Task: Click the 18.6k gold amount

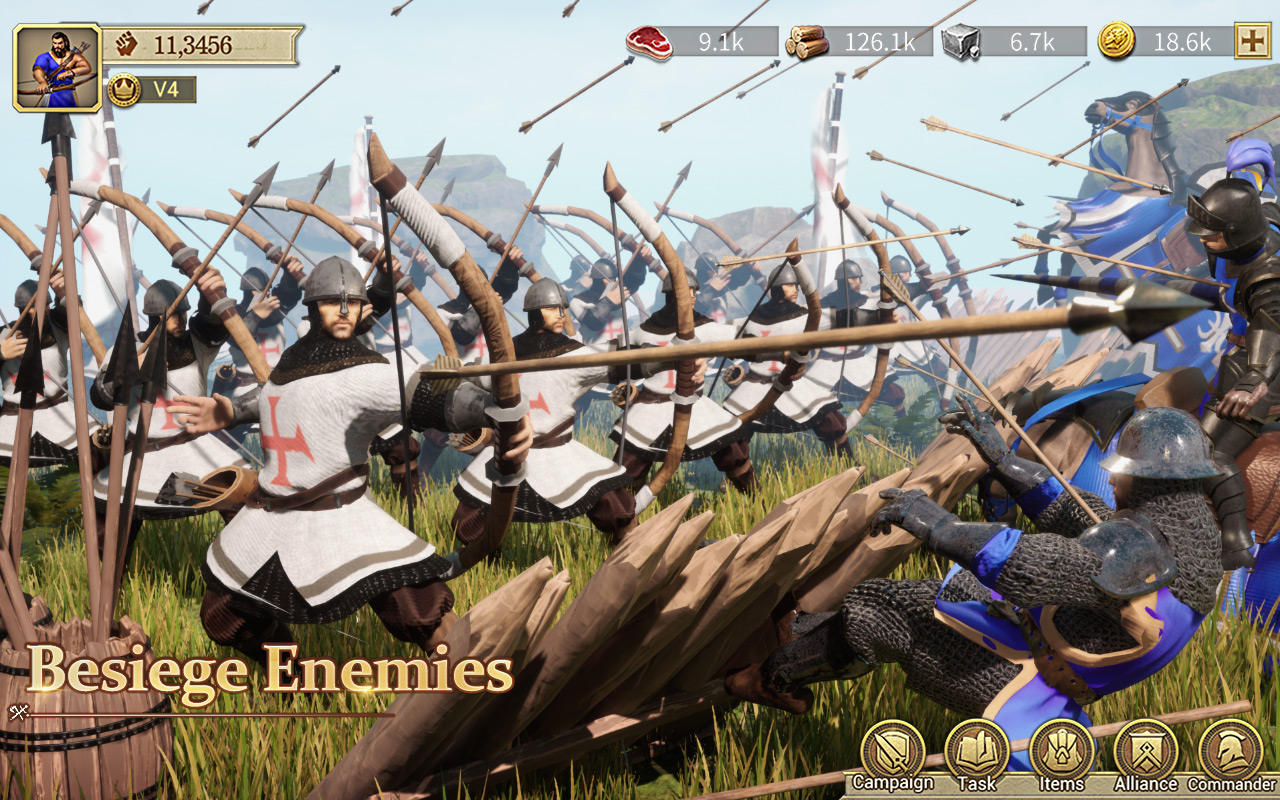Action: coord(1185,42)
